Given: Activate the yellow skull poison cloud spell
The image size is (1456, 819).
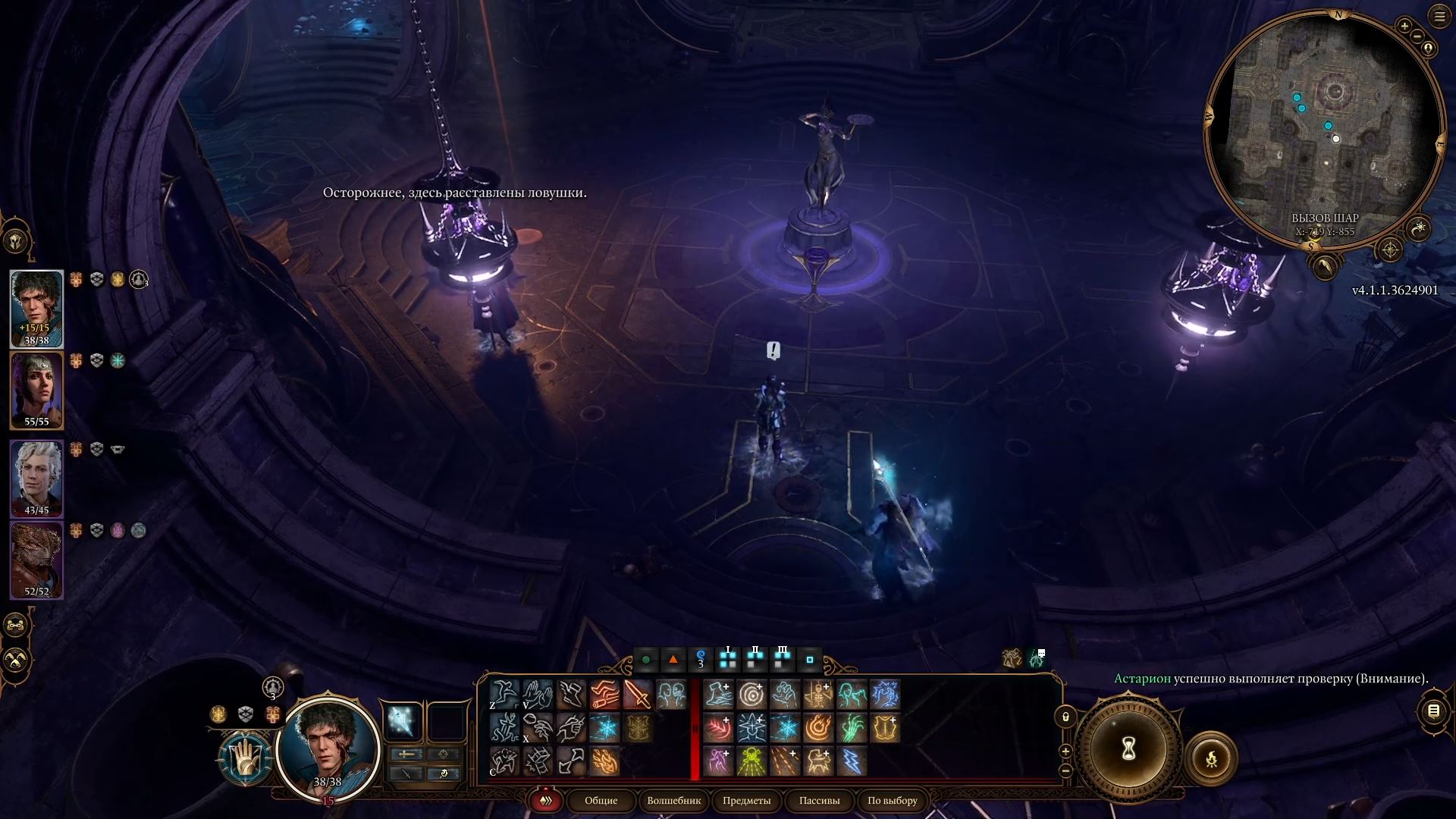Looking at the screenshot, I should tap(752, 761).
